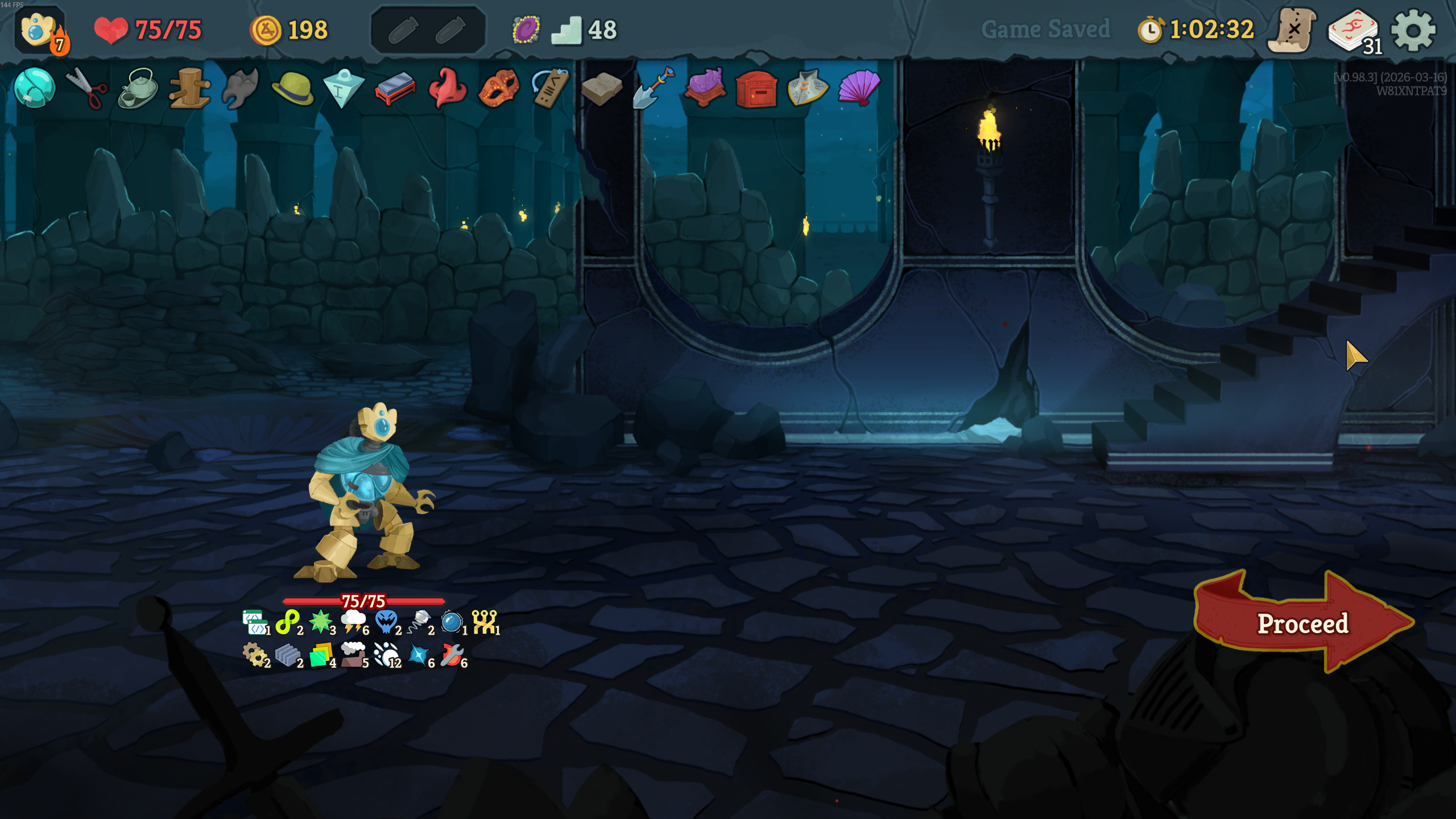Inspect the green teapot relic

click(138, 88)
